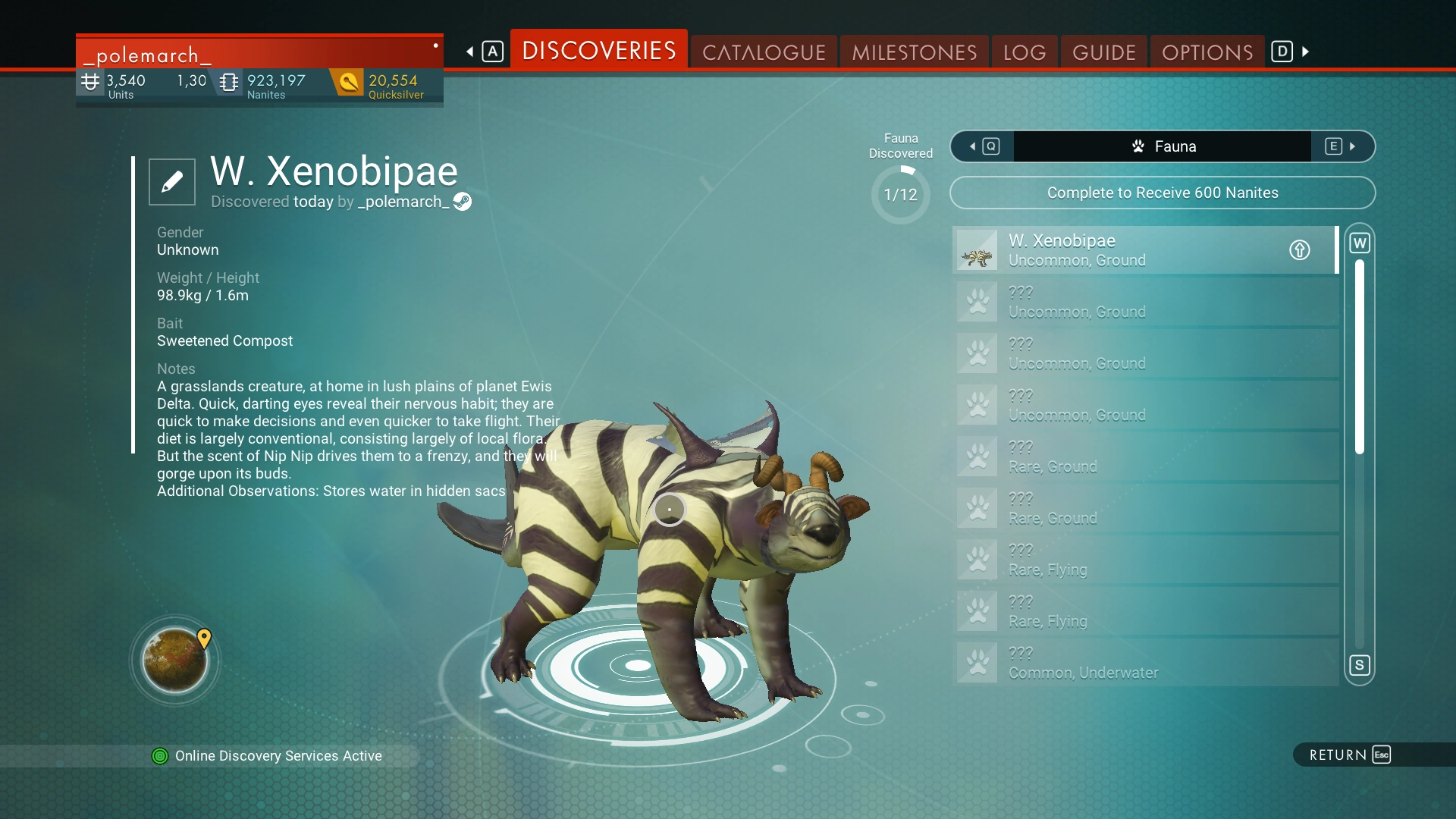
Task: Click the fauna list scrollbar
Action: [1360, 356]
